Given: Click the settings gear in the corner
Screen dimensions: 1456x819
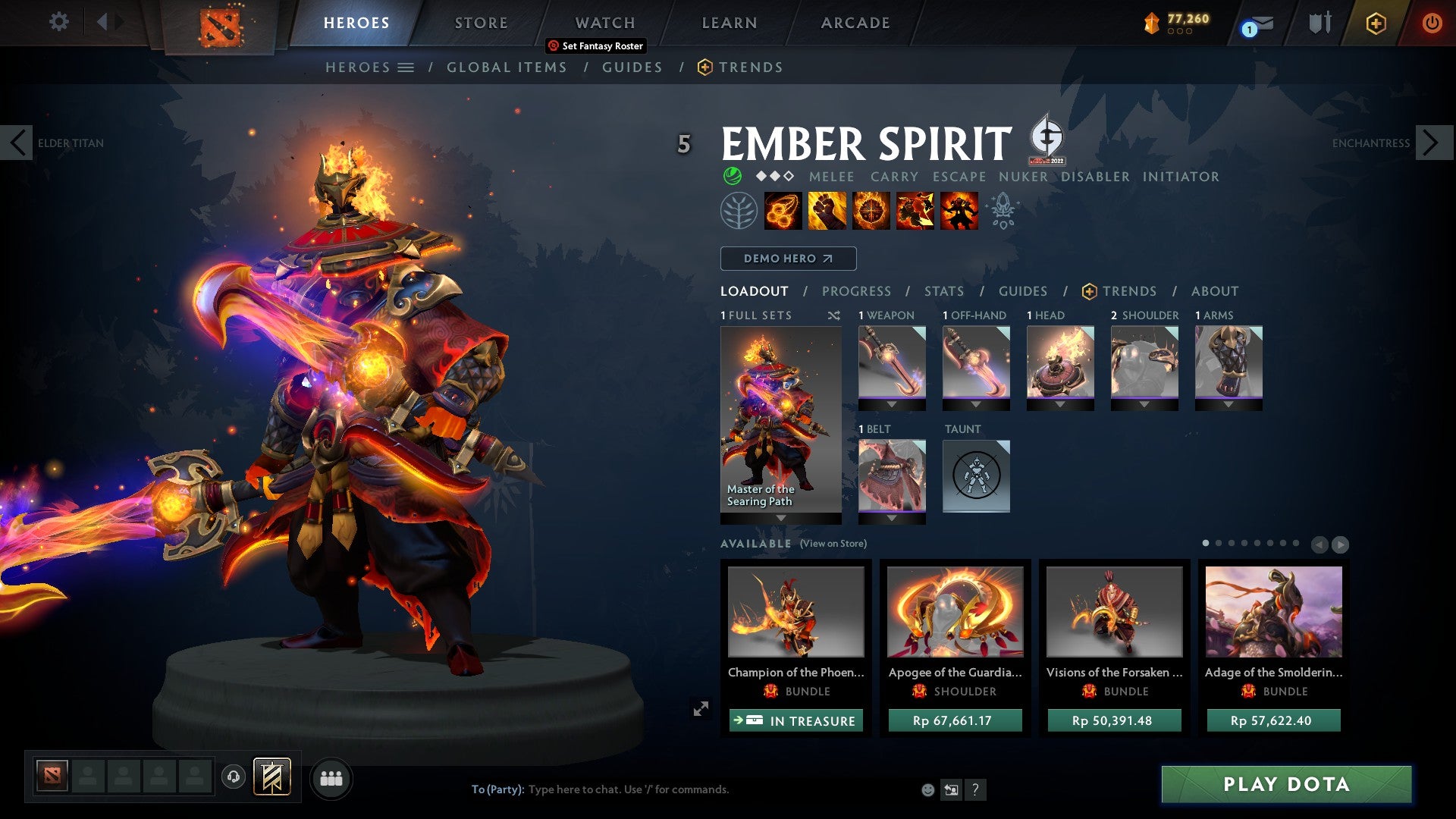Looking at the screenshot, I should coord(59,23).
